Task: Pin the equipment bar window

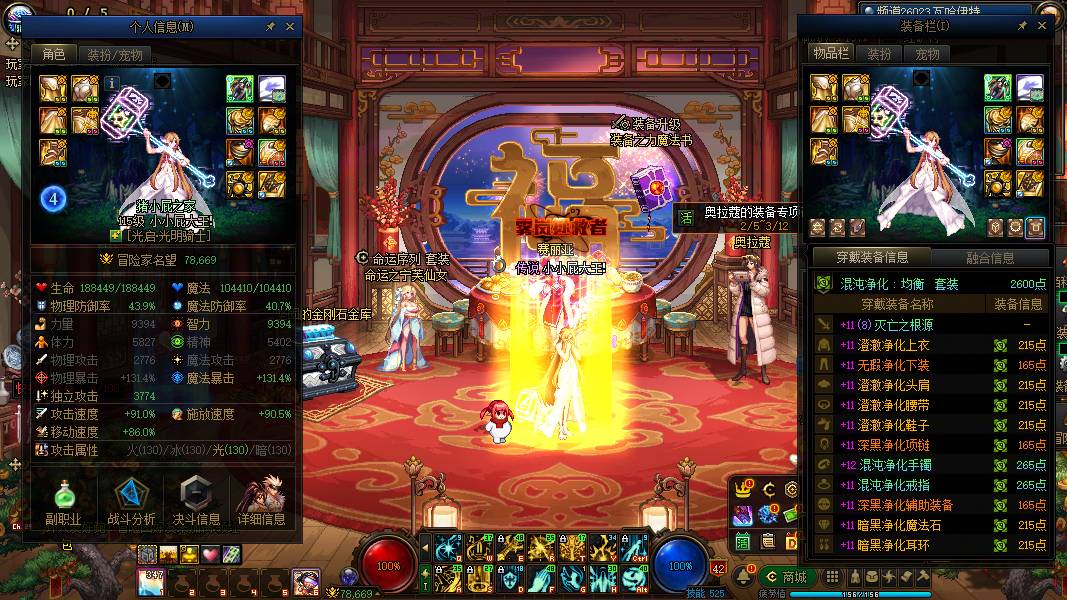Action: [1023, 27]
